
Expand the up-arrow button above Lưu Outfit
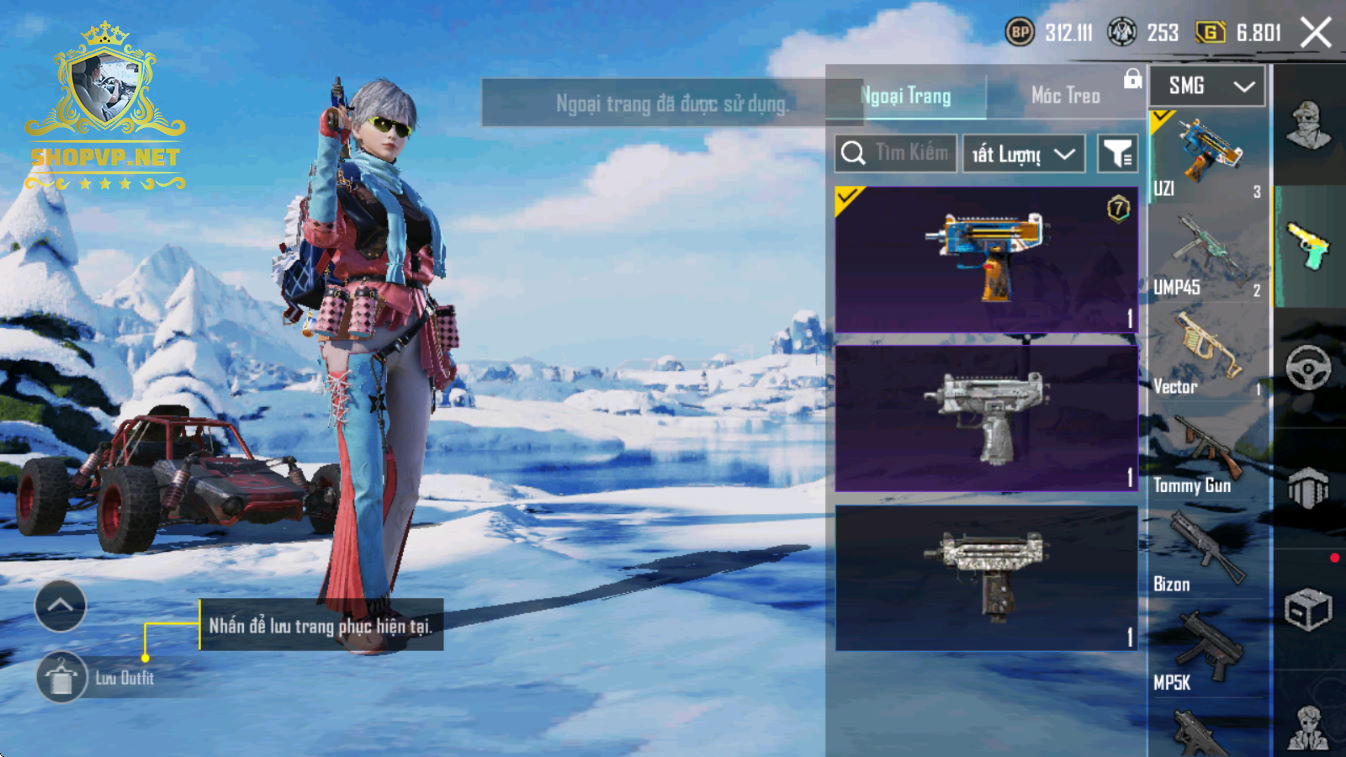[x=61, y=605]
